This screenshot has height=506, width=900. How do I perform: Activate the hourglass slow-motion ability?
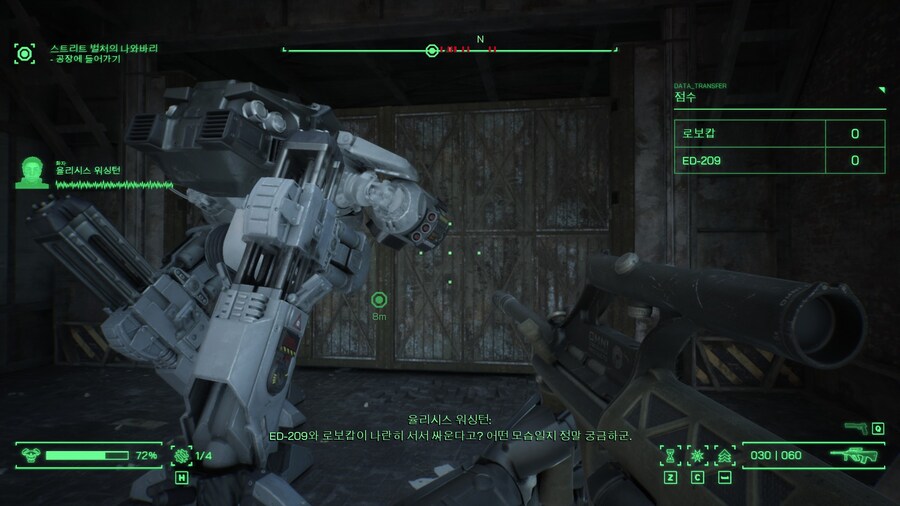point(670,456)
